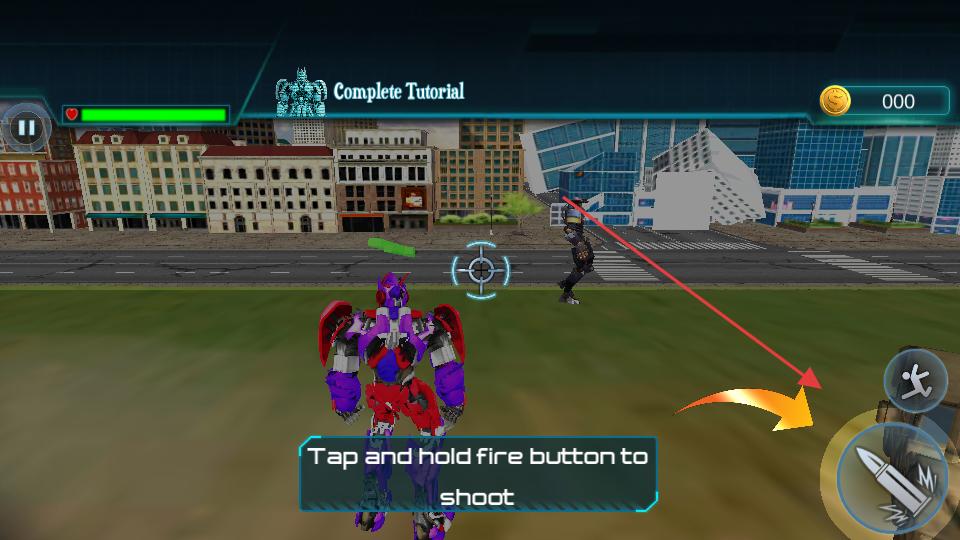Select the Complete Tutorial objective tracker

point(372,93)
